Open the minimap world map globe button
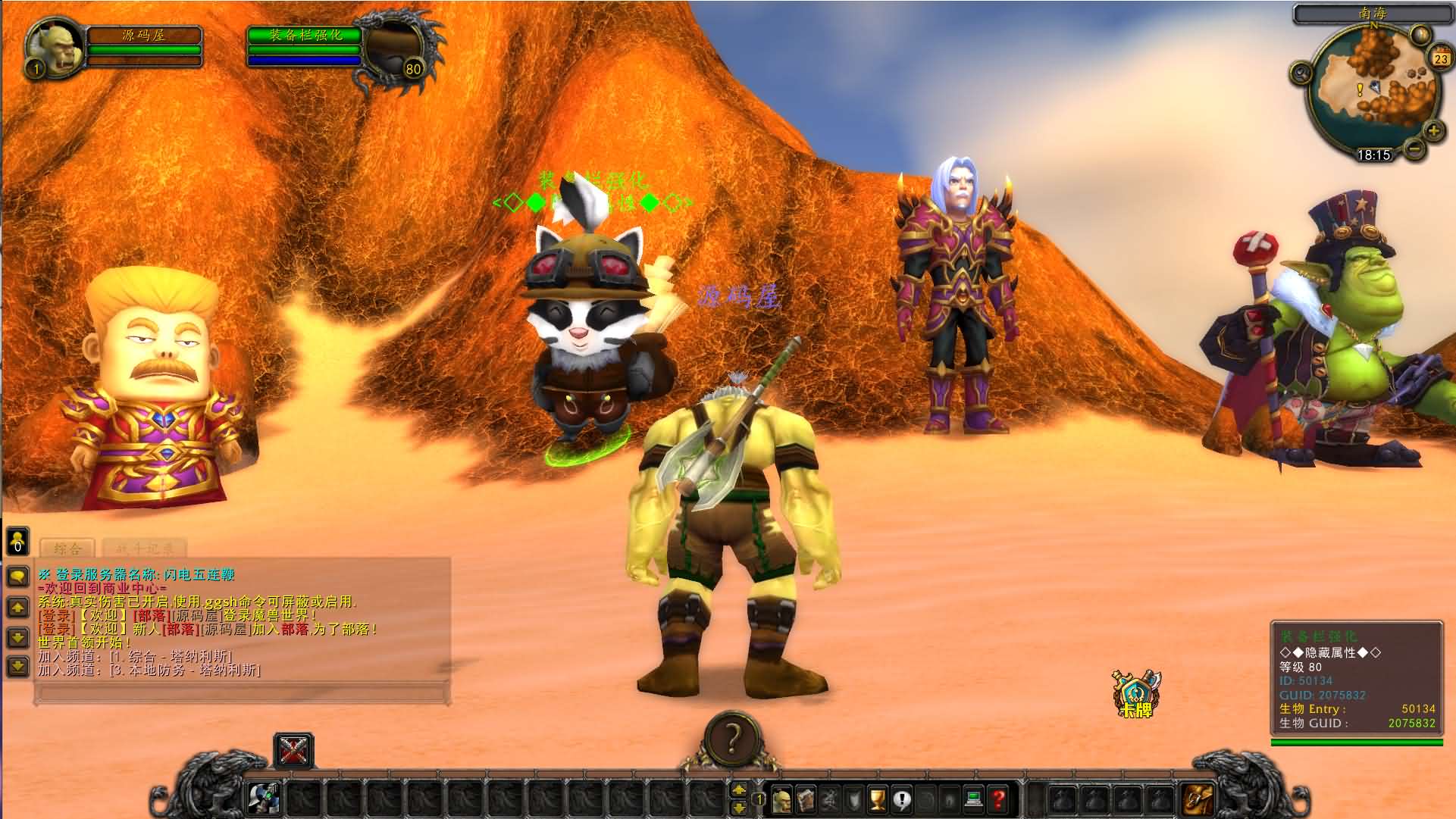Screen dimensions: 1456x819 (1419, 34)
